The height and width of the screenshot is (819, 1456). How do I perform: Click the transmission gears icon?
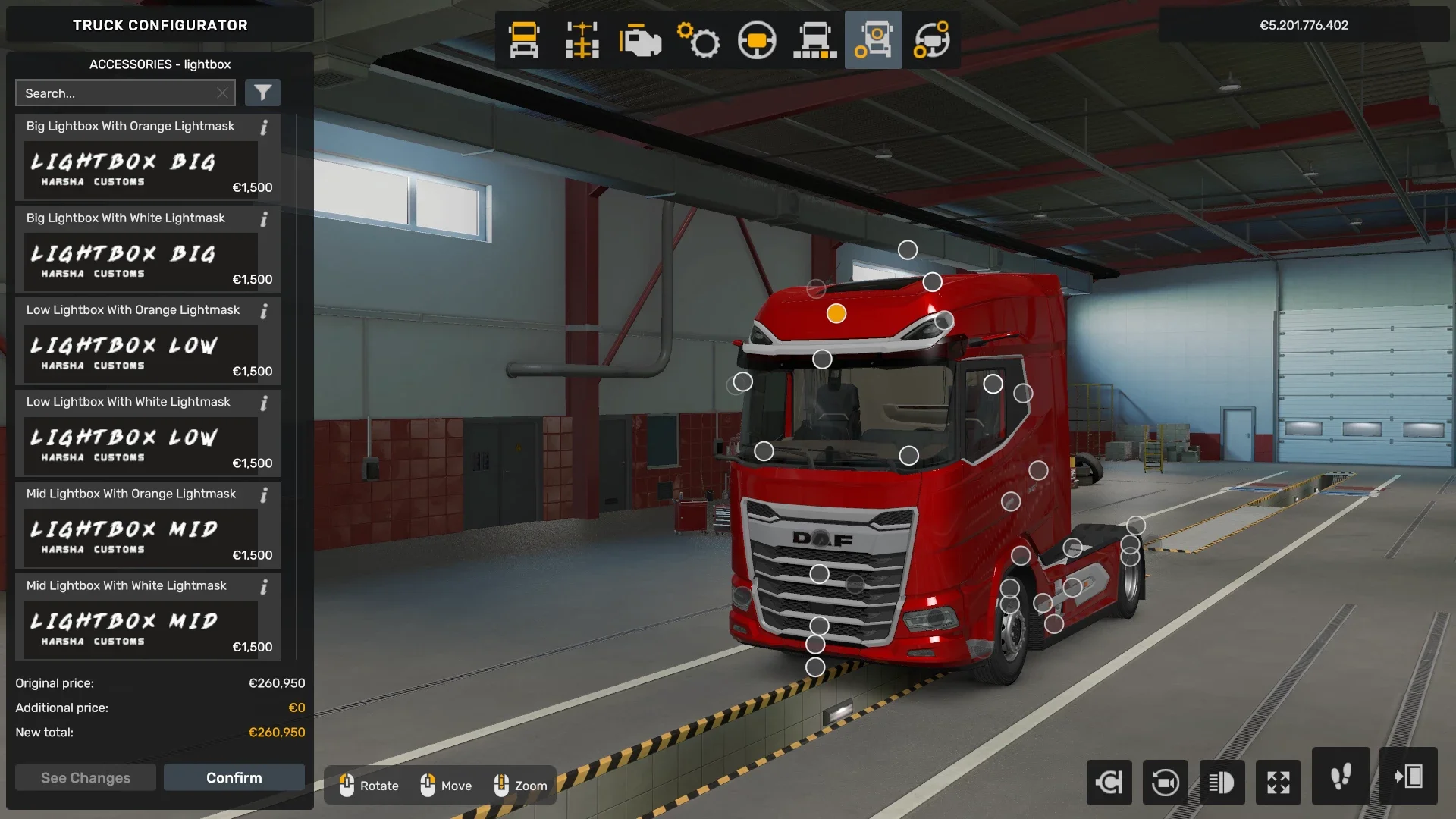tap(699, 41)
